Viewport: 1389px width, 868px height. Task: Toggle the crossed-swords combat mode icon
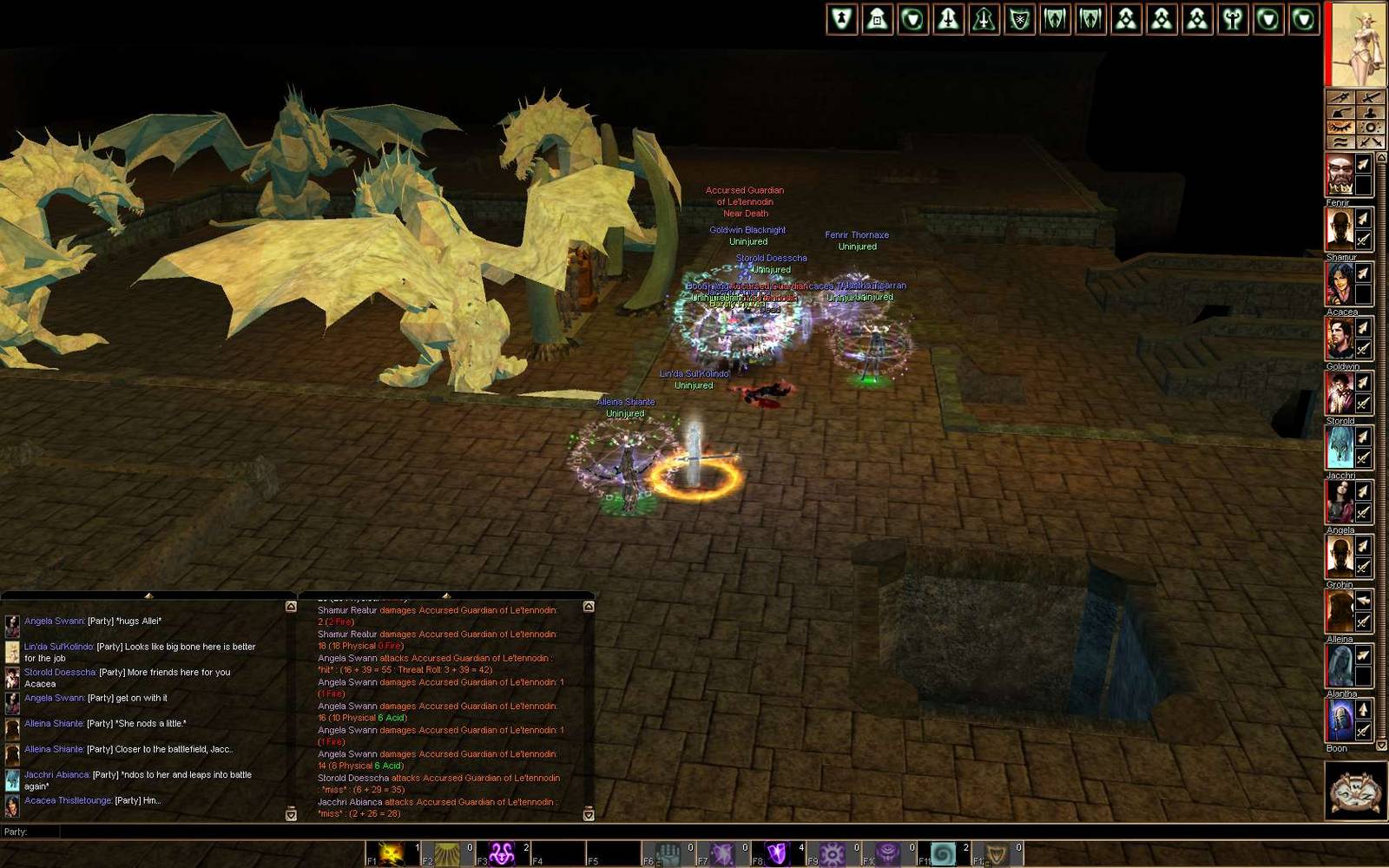point(1372,141)
